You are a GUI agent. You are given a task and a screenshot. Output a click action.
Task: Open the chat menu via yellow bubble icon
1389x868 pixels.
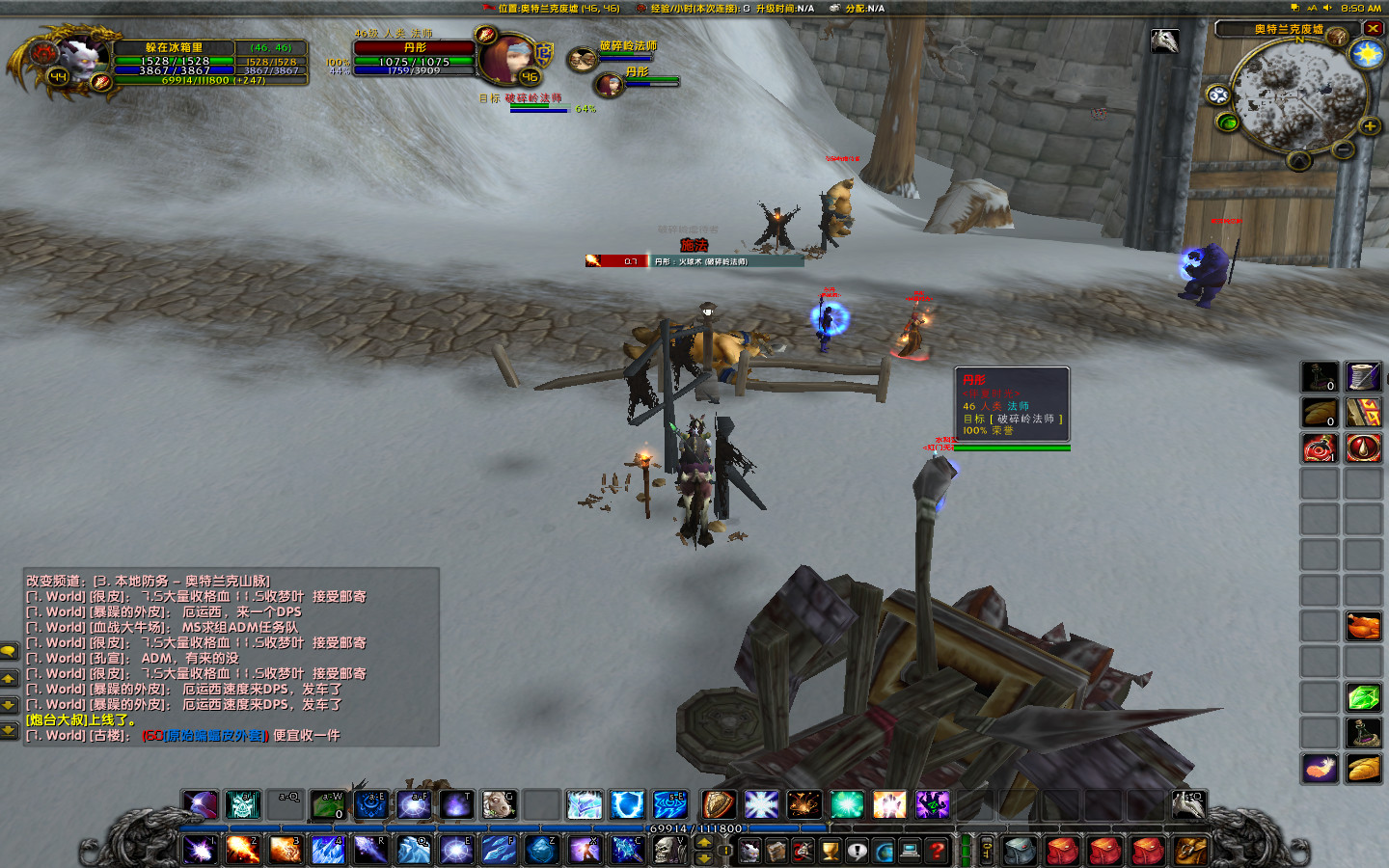click(10, 650)
